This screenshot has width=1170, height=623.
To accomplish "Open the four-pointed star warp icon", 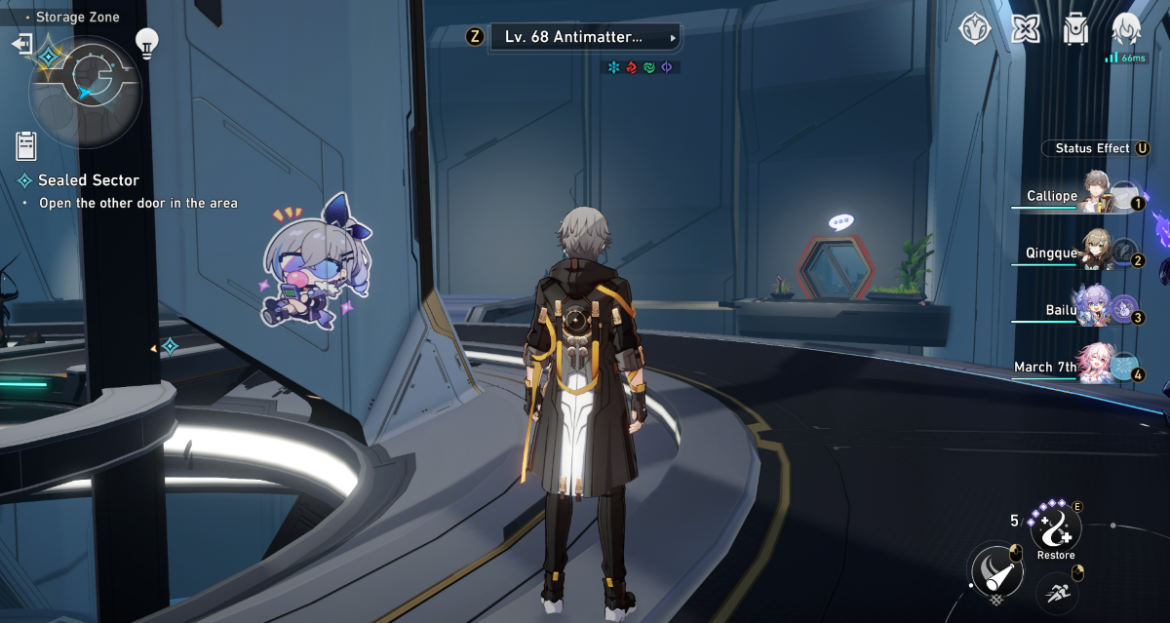I will (1025, 29).
